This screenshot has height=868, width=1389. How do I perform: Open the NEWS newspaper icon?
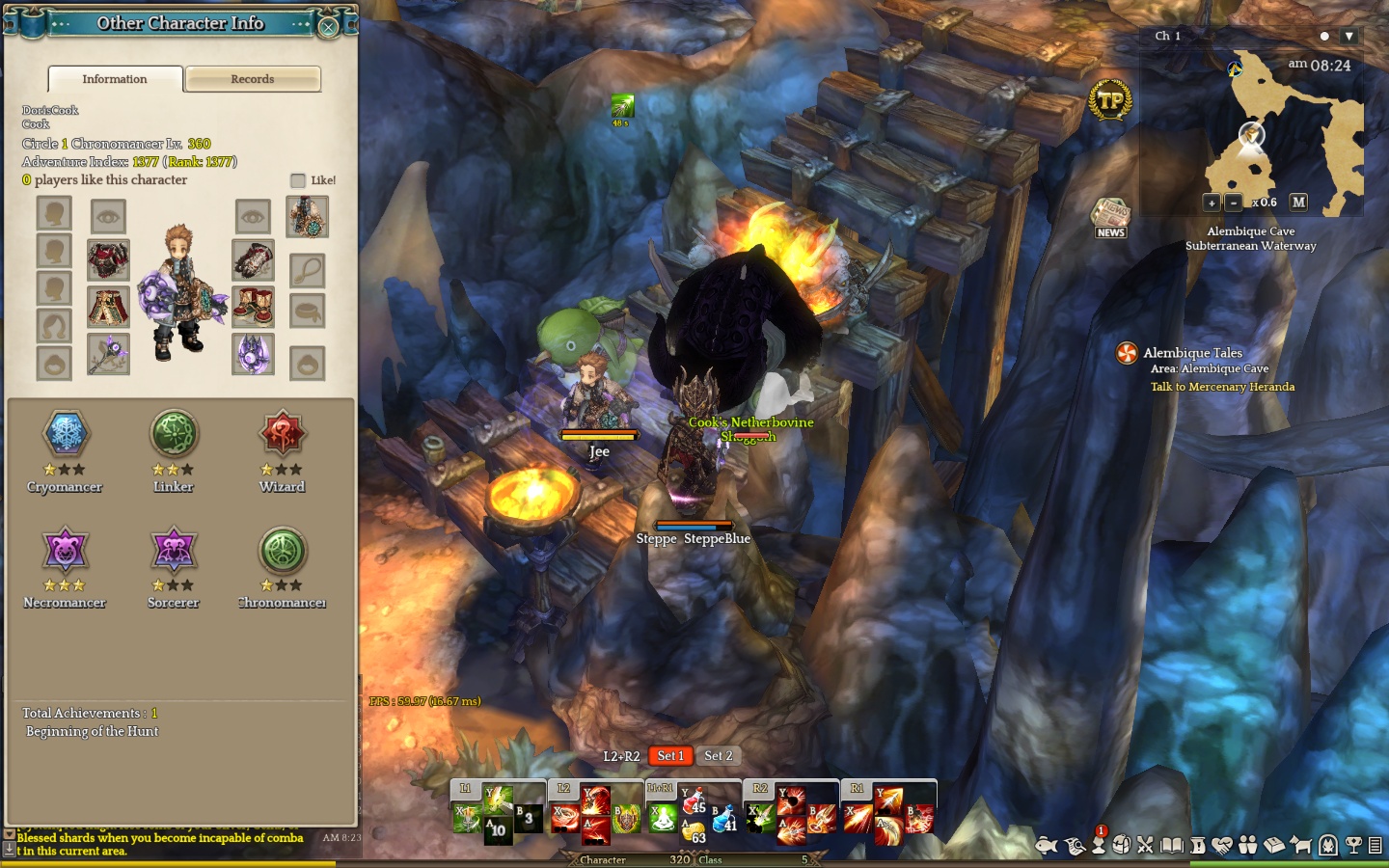[x=1110, y=217]
